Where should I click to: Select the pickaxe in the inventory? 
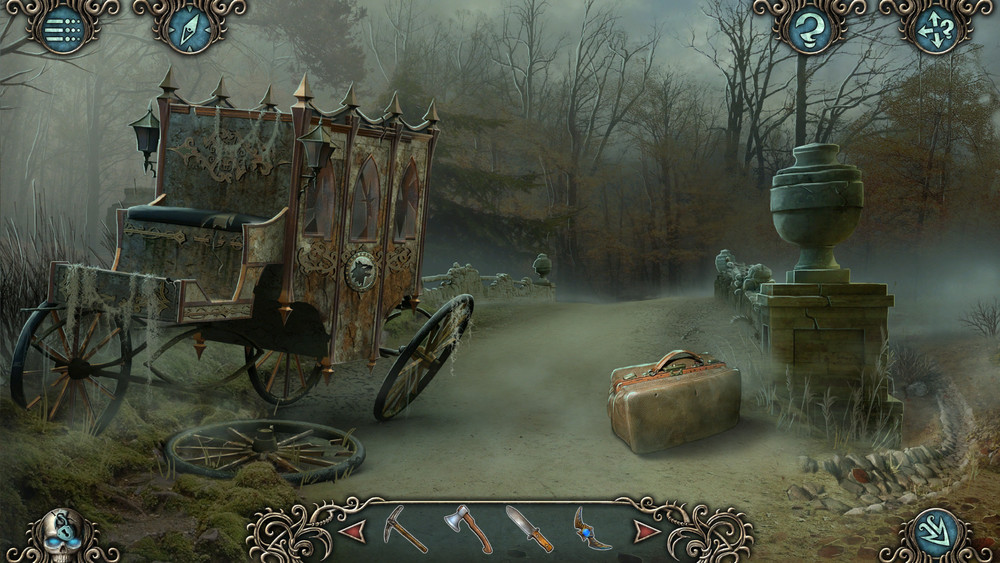(x=407, y=529)
